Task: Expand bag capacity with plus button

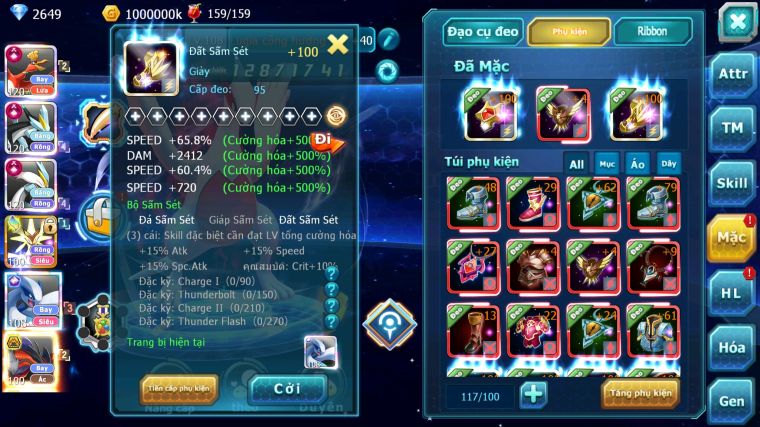Action: point(533,394)
